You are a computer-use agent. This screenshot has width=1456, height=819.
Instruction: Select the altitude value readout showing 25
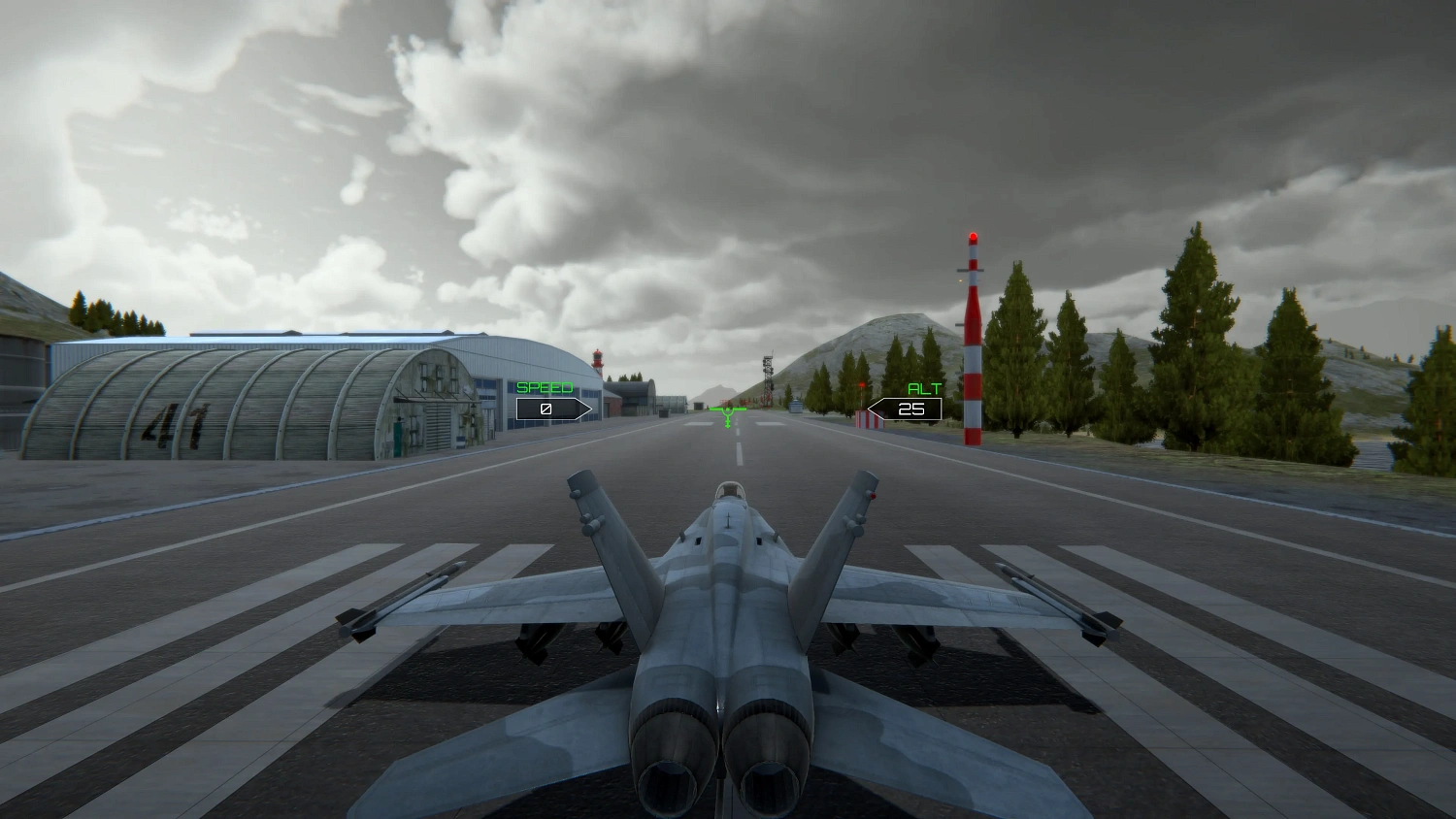click(910, 409)
